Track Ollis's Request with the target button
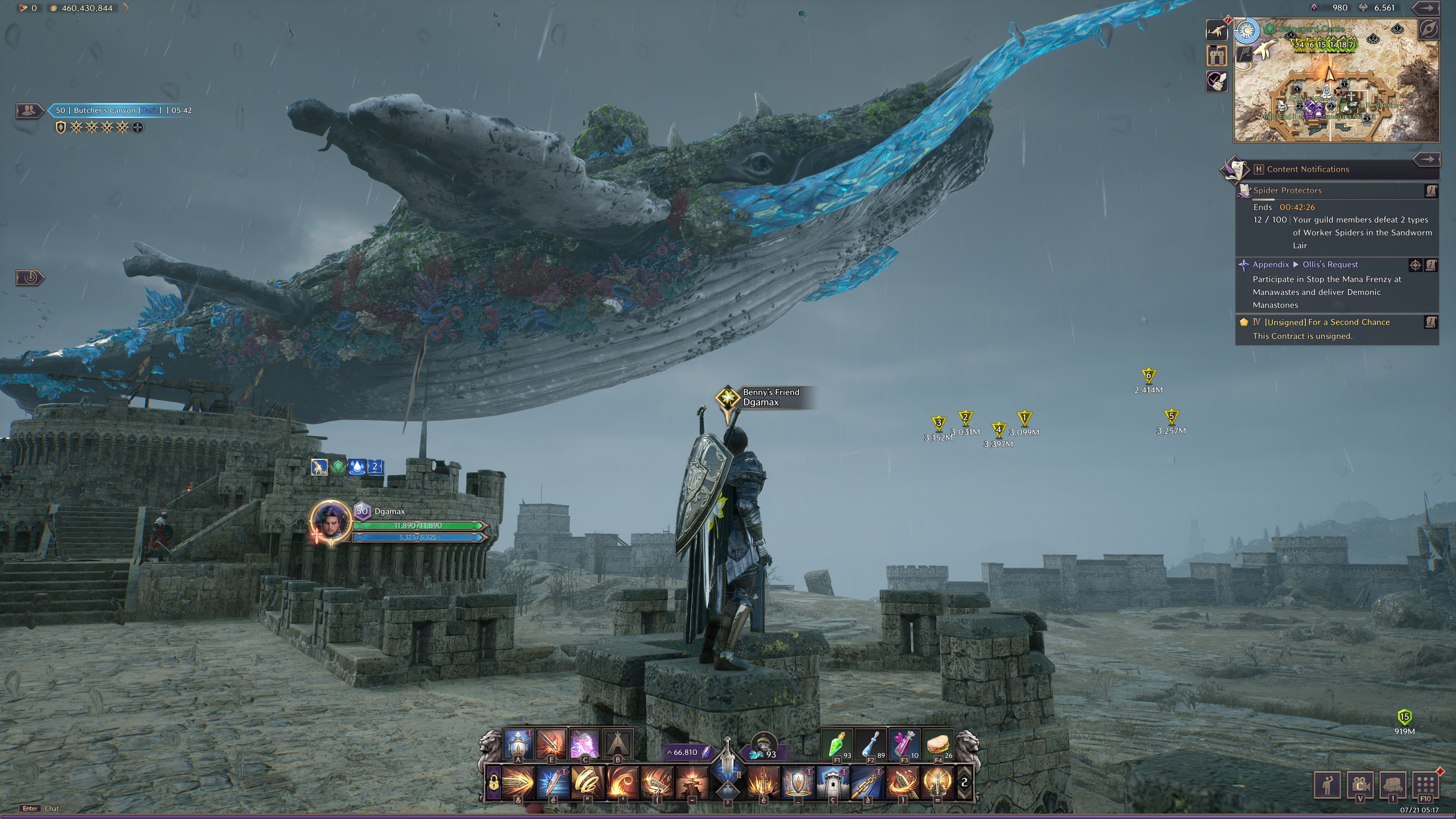Viewport: 1456px width, 819px height. 1415,265
